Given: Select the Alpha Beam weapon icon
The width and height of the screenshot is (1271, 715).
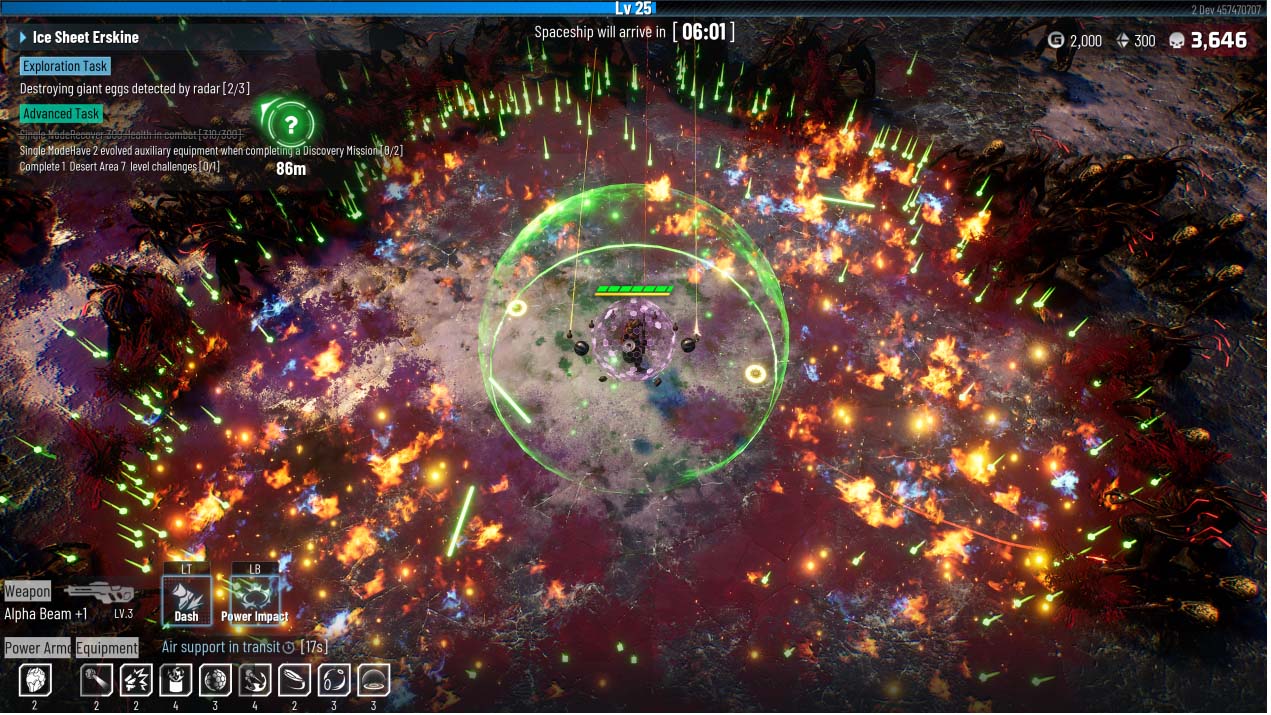Looking at the screenshot, I should (100, 592).
